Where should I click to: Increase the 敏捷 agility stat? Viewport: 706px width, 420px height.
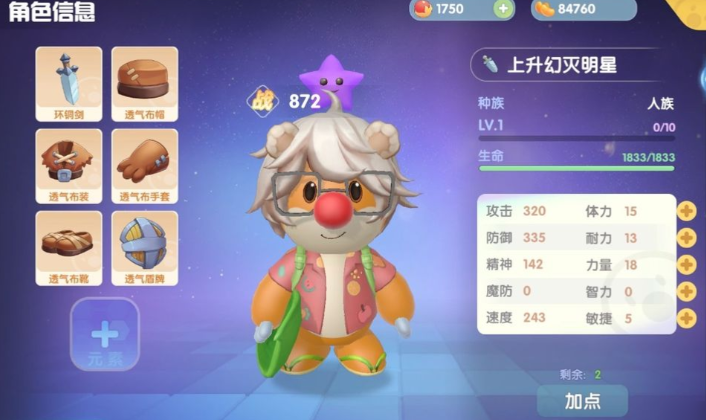click(x=686, y=318)
